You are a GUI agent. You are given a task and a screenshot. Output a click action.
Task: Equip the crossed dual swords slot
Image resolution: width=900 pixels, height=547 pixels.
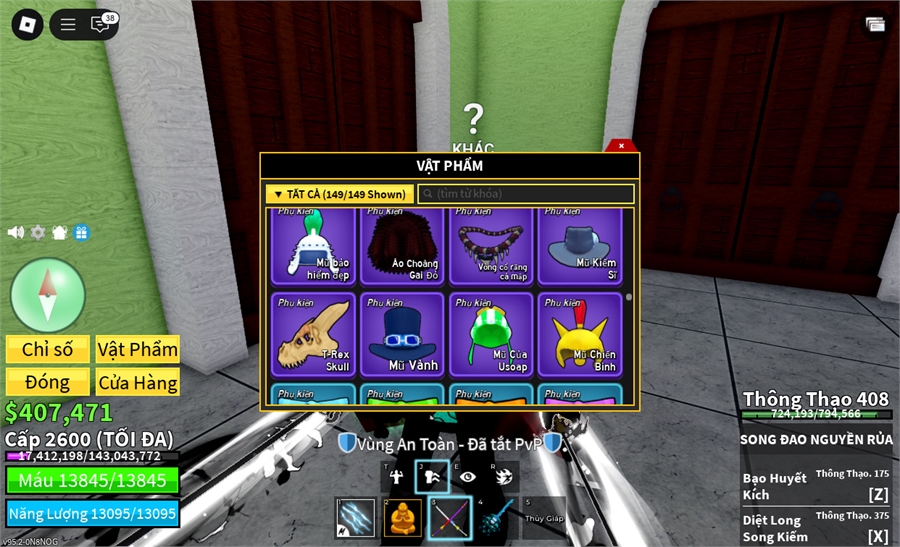[449, 517]
